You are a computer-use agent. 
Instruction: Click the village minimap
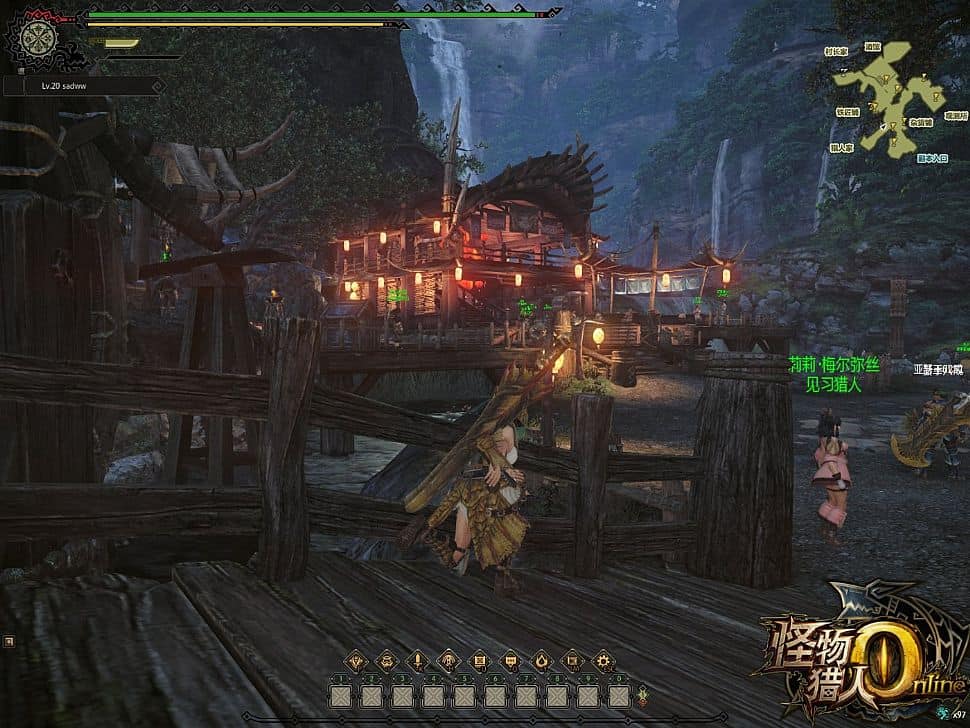pyautogui.click(x=889, y=98)
